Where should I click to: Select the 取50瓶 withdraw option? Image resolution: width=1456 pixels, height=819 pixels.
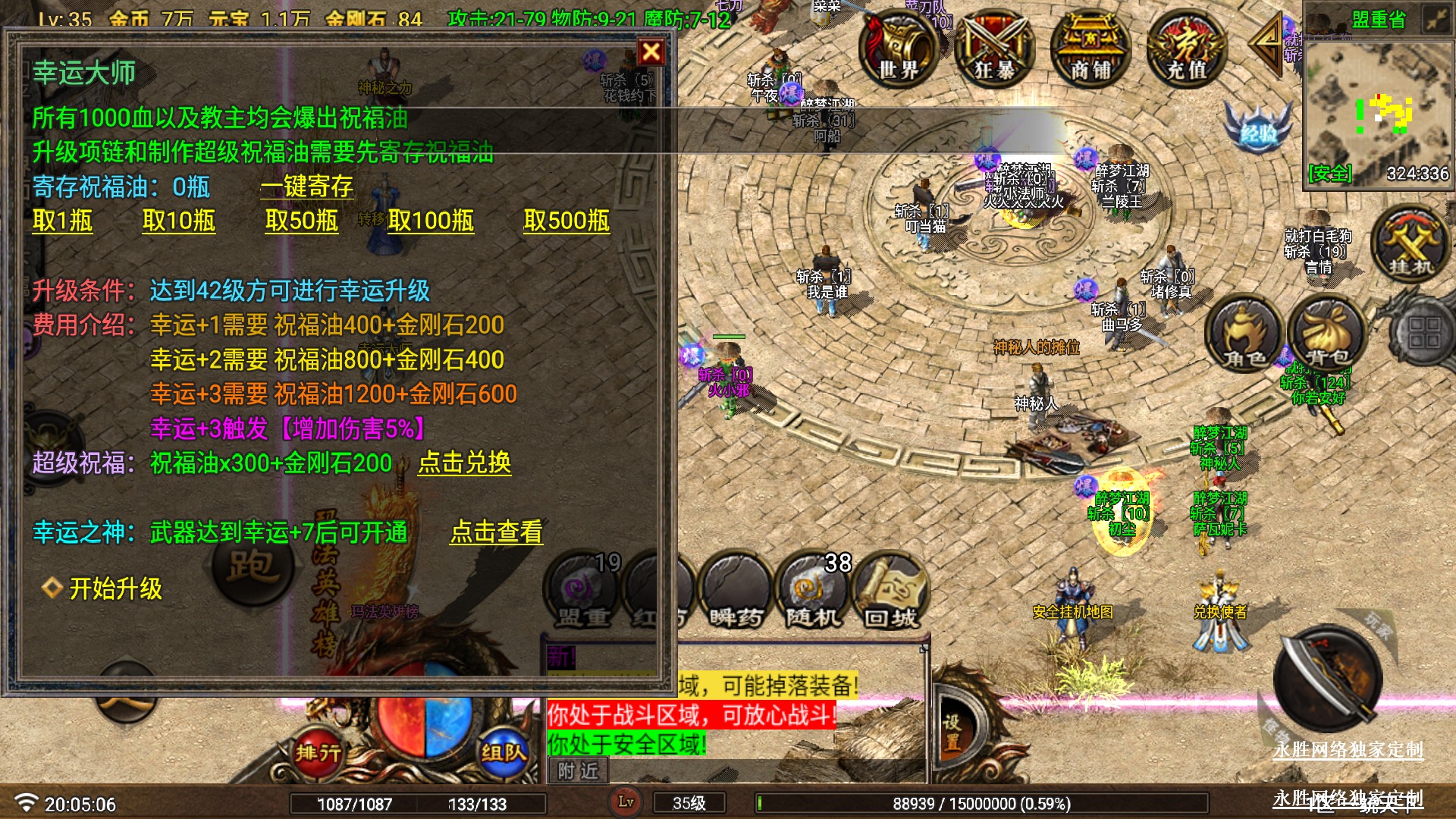point(301,221)
